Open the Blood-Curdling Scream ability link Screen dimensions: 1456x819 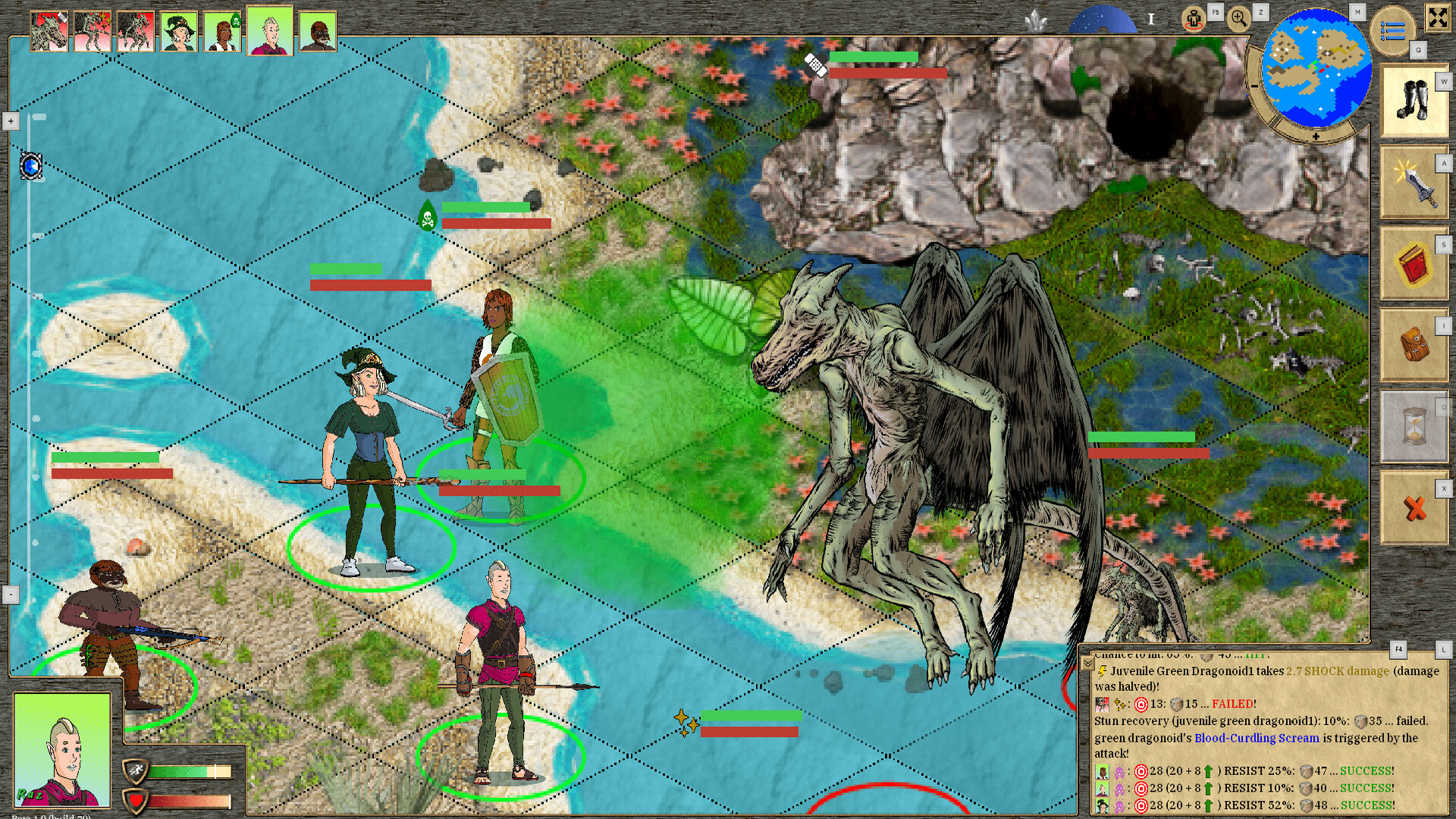(x=1255, y=738)
